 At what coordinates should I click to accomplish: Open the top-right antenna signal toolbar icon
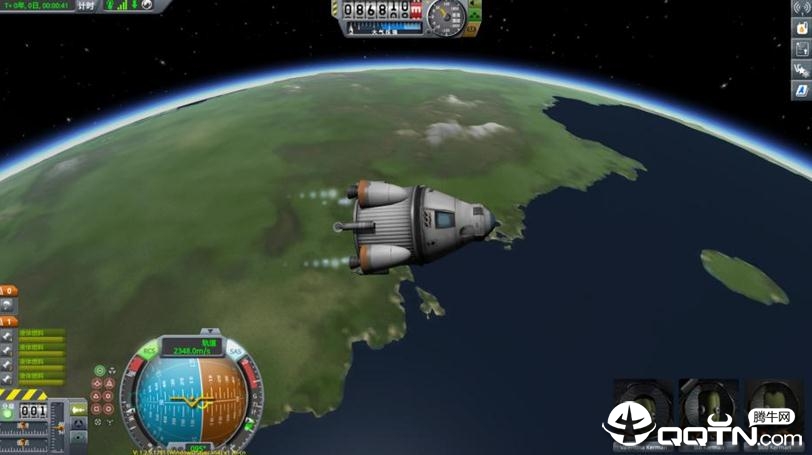pos(800,6)
